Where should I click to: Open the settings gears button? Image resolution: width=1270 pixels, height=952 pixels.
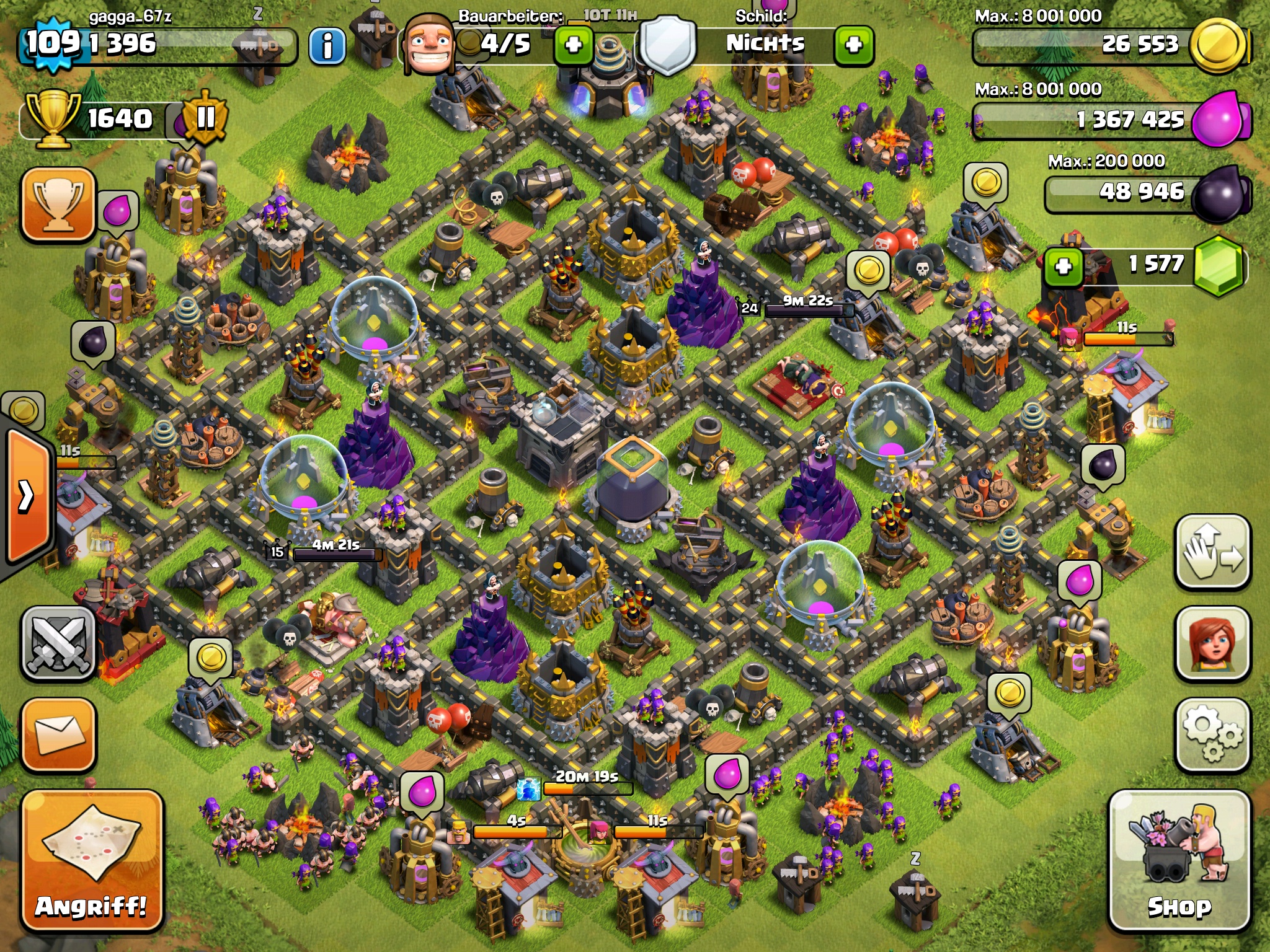[1212, 735]
